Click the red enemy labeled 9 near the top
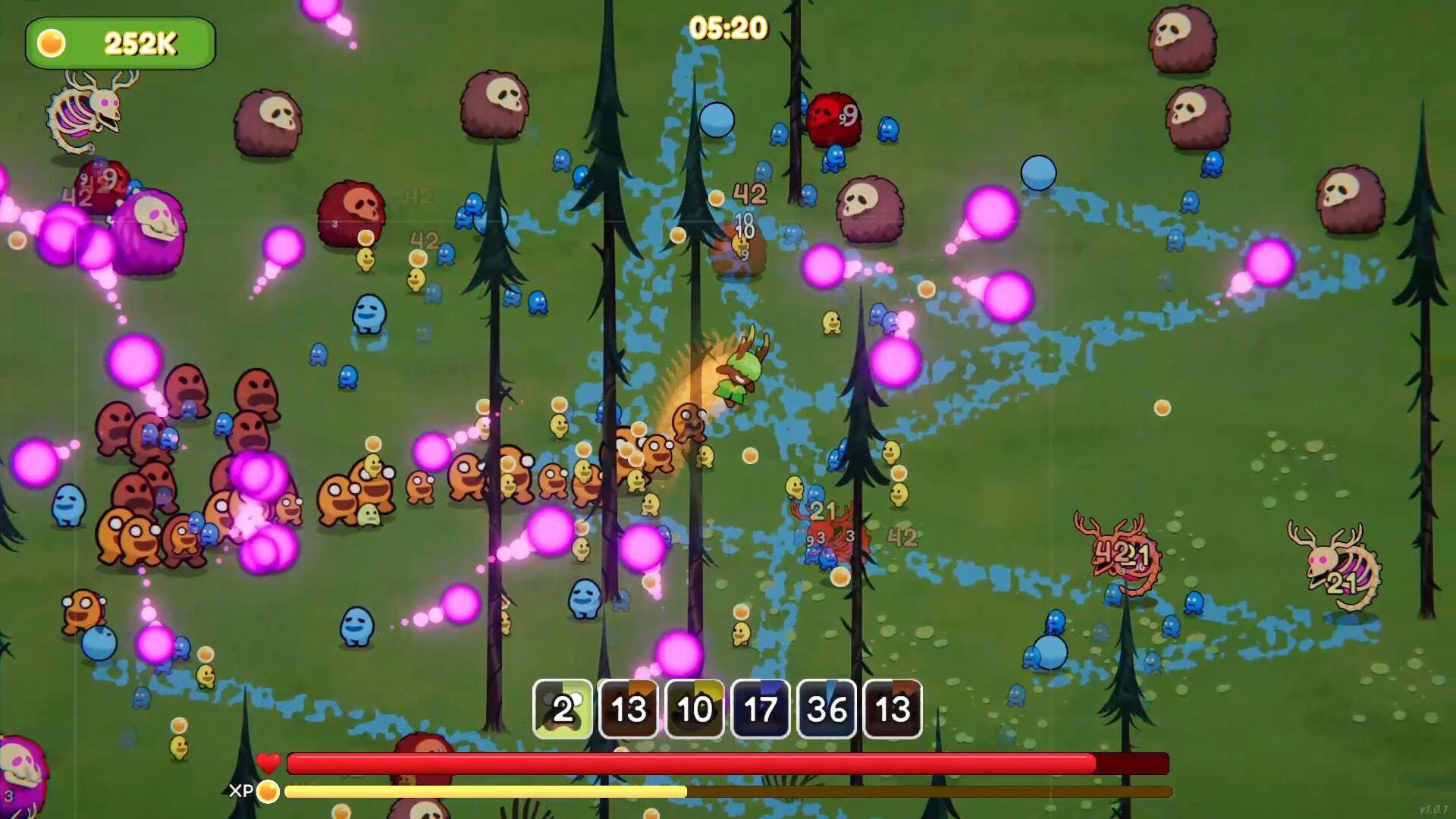 (x=834, y=118)
